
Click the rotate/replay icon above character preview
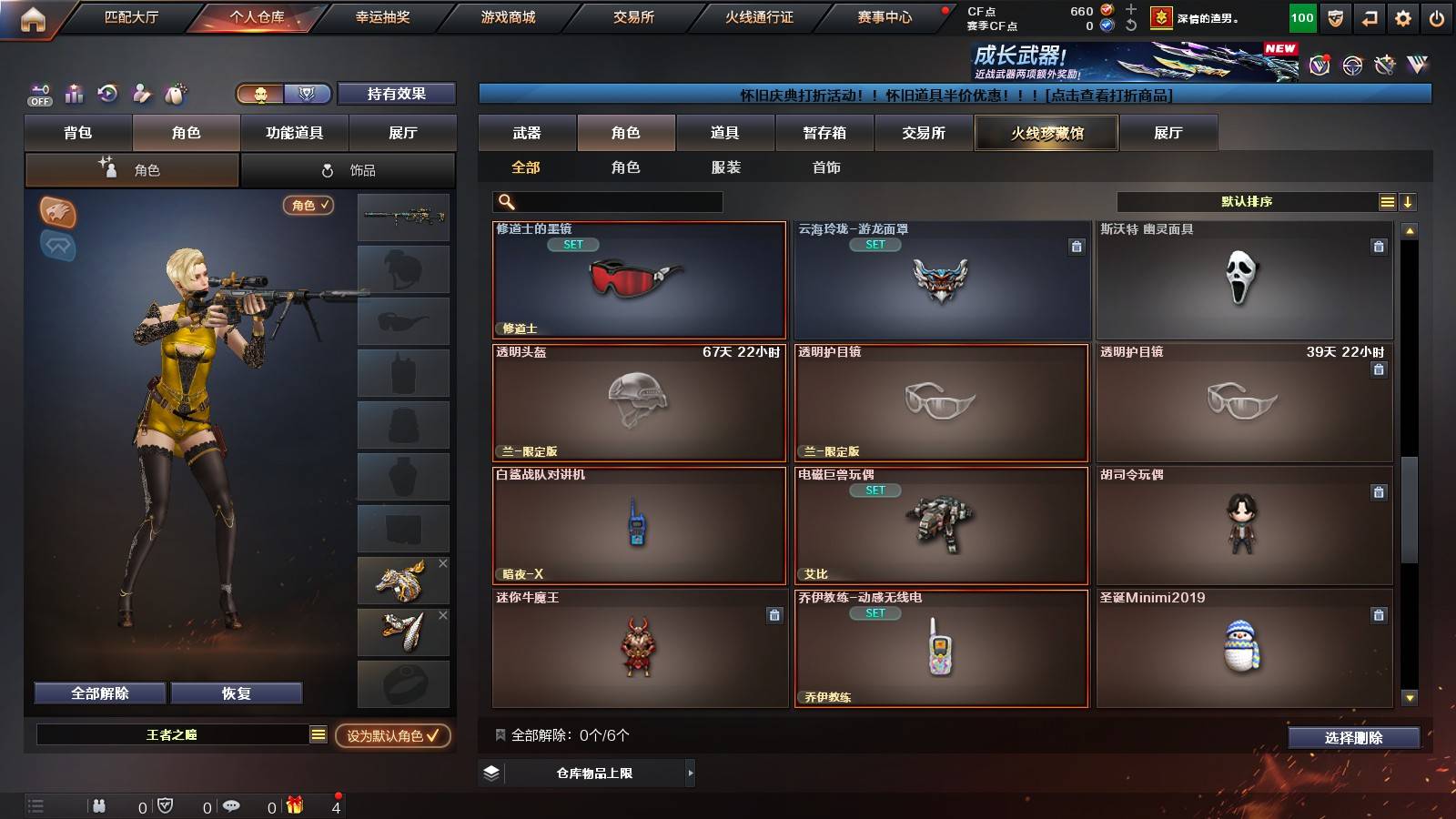click(x=107, y=94)
